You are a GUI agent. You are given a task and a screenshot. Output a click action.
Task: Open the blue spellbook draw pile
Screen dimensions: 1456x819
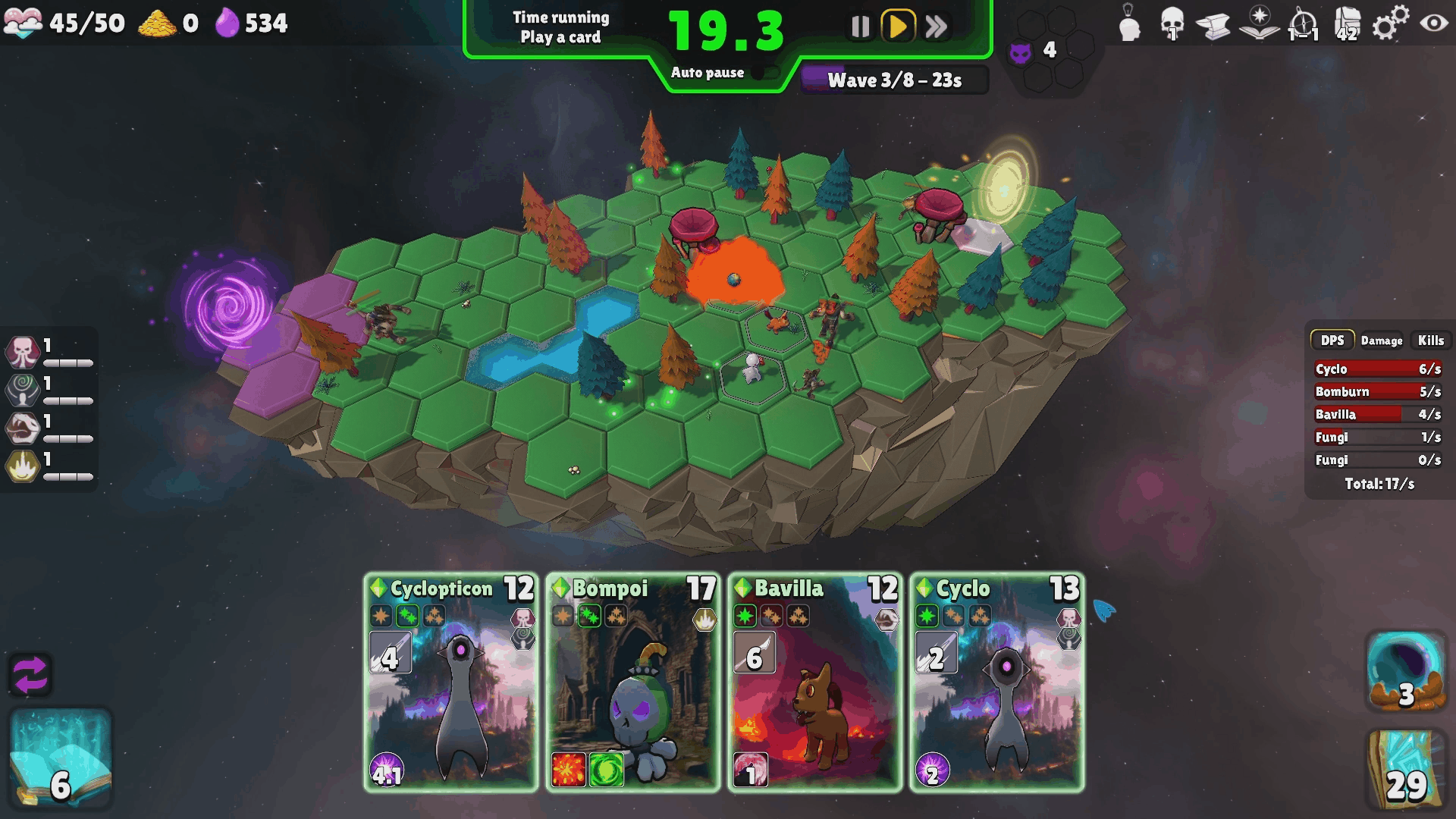pyautogui.click(x=61, y=758)
